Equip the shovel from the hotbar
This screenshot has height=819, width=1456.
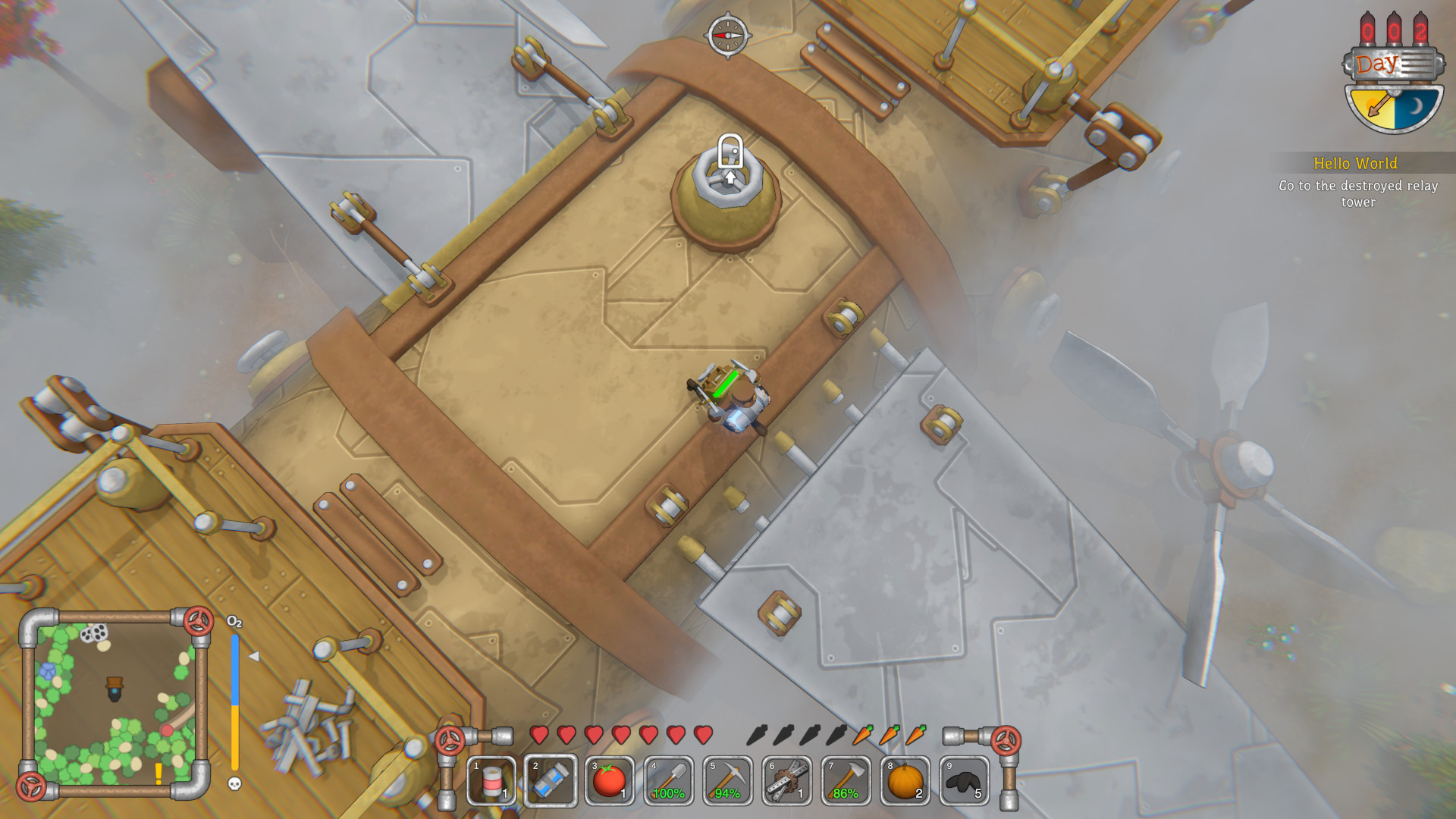pos(669,780)
